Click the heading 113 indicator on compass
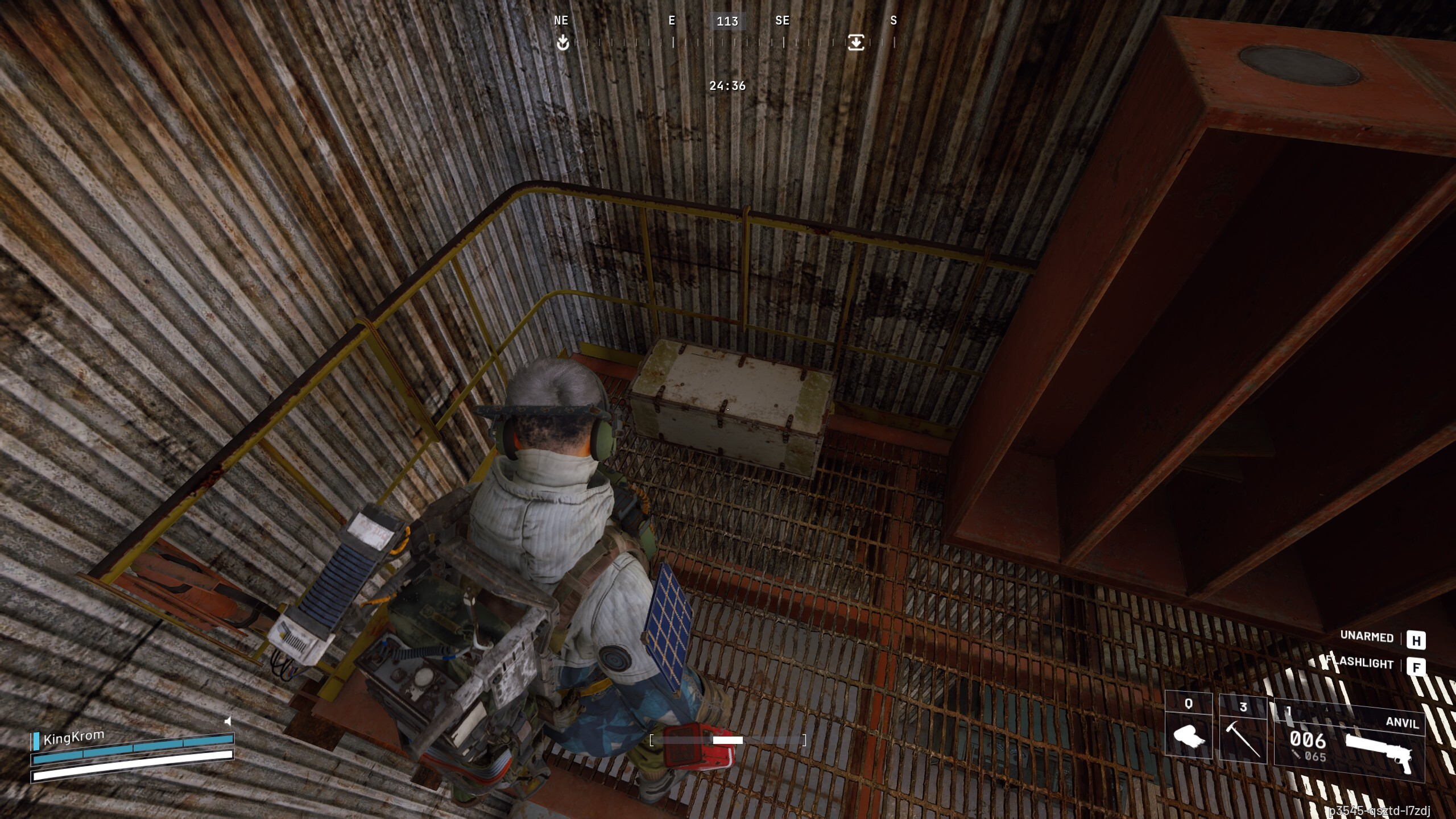The image size is (1456, 819). pyautogui.click(x=727, y=22)
